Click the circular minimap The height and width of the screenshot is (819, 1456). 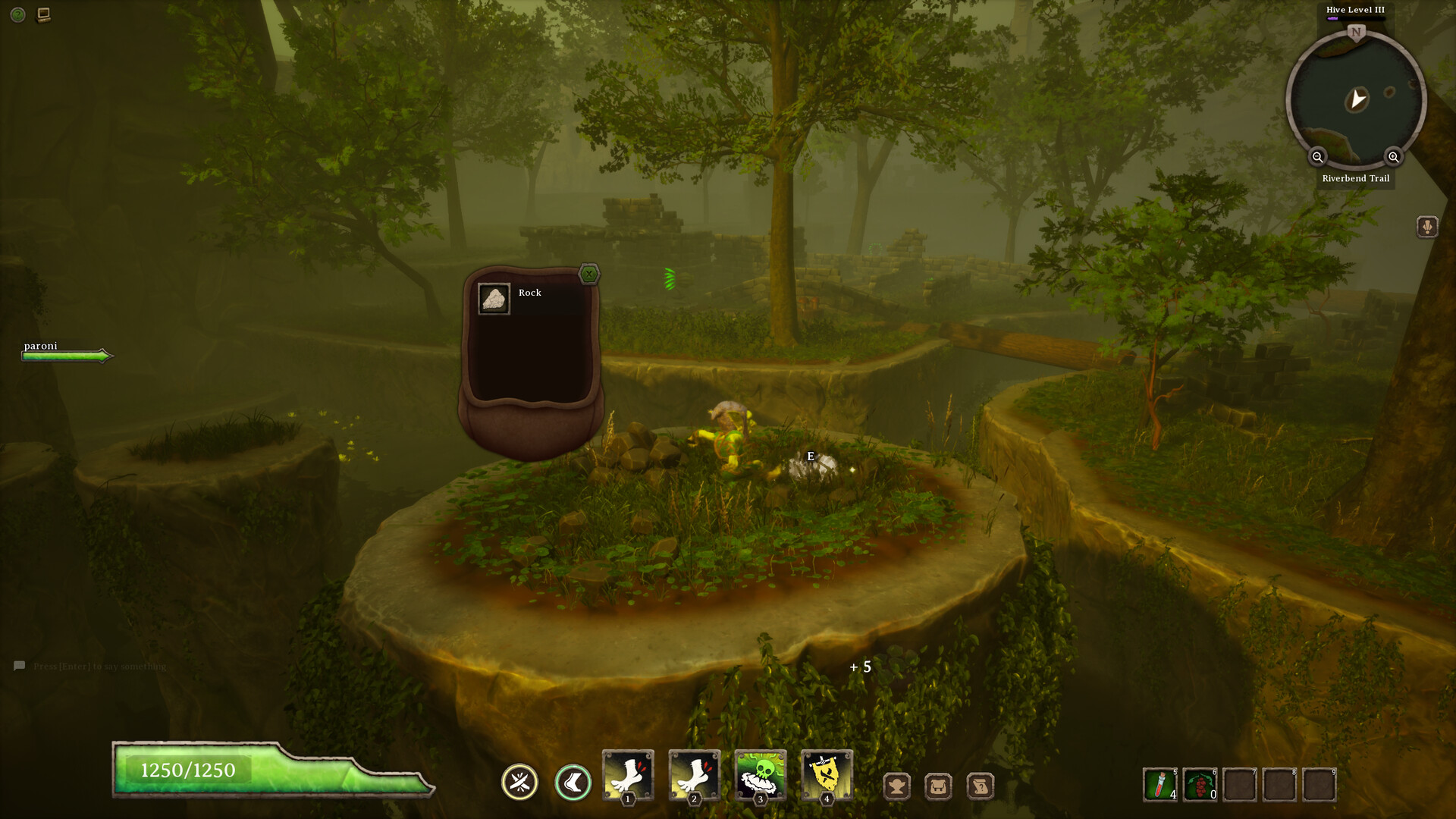[x=1356, y=99]
